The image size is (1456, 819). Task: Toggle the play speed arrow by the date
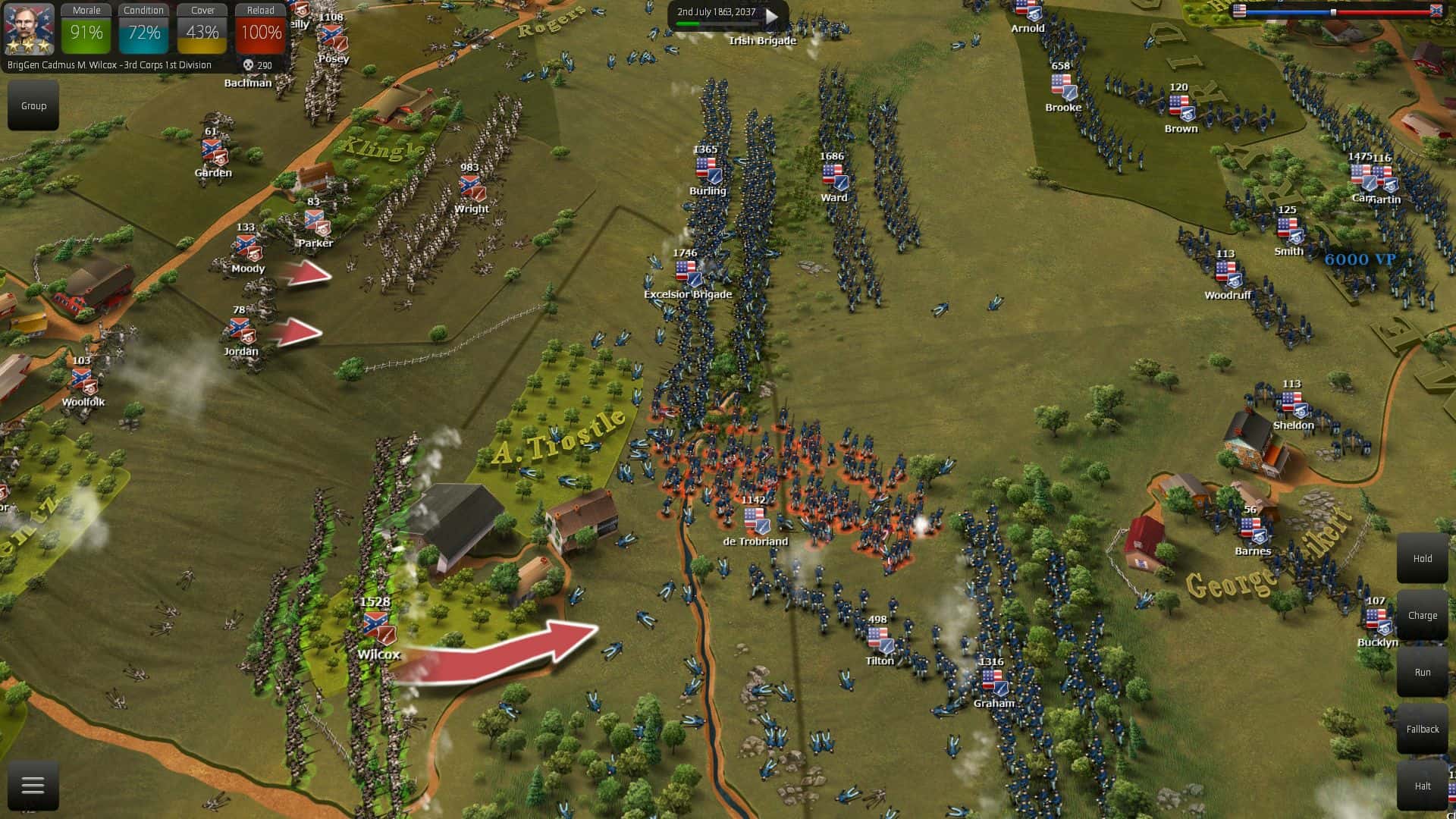click(772, 15)
